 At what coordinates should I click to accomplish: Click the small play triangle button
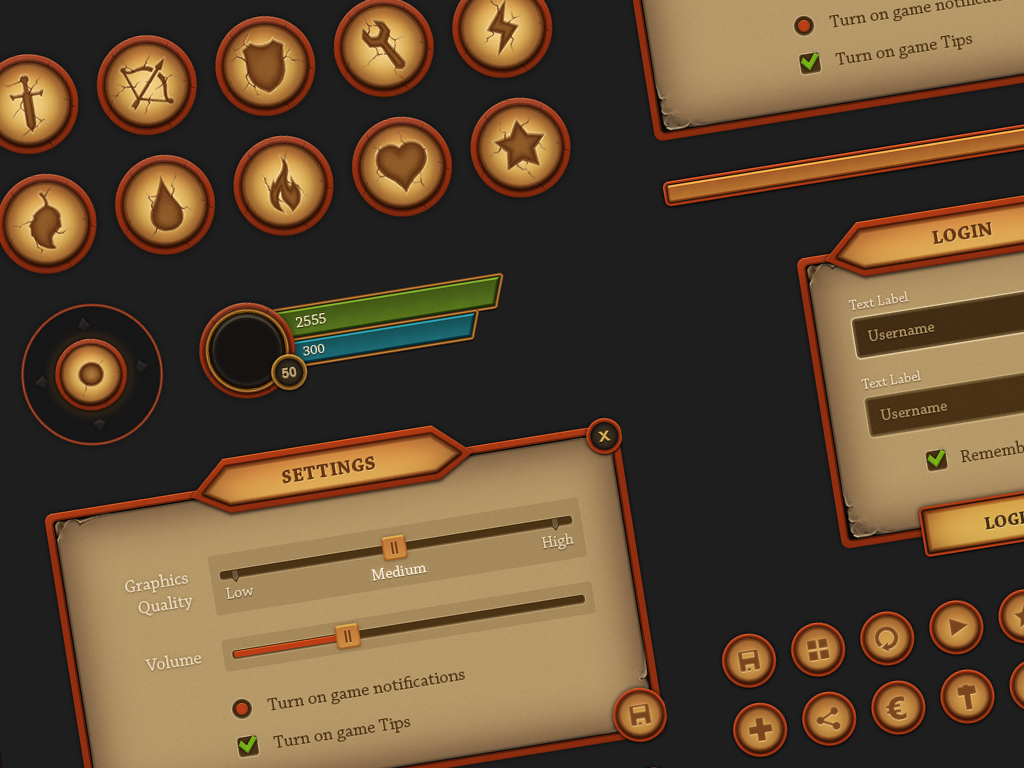(x=956, y=627)
